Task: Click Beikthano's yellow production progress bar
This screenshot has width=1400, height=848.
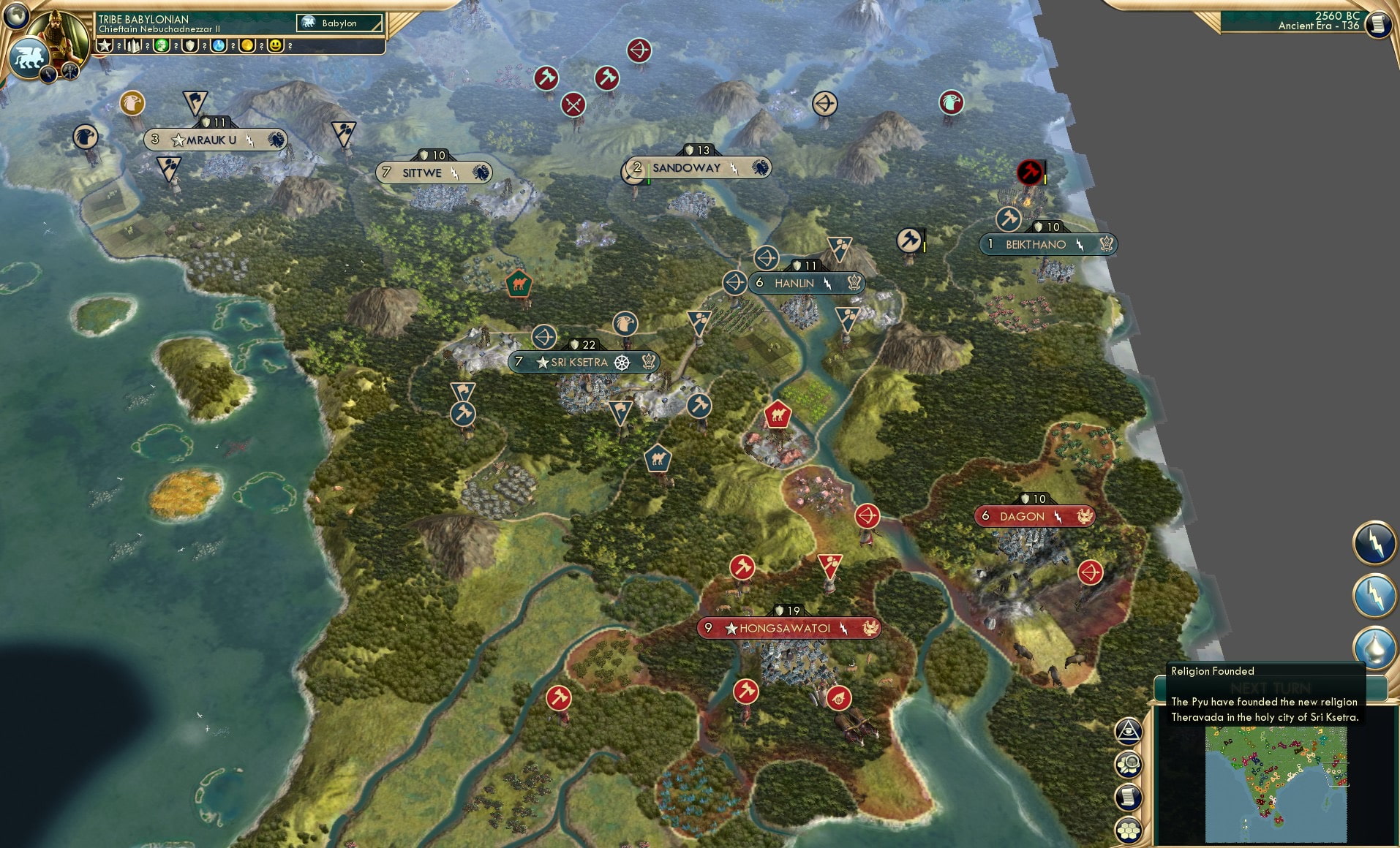Action: coord(1046,179)
